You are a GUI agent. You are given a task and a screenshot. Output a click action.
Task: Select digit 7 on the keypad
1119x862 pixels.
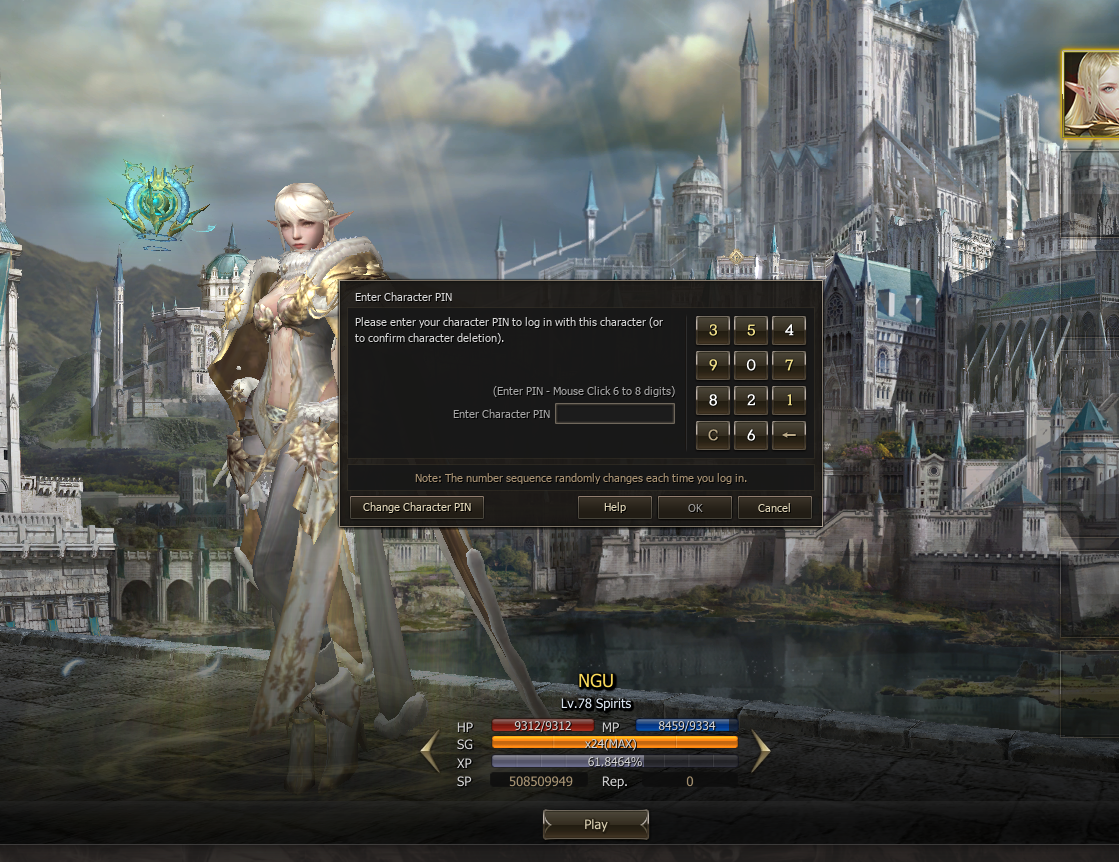789,365
